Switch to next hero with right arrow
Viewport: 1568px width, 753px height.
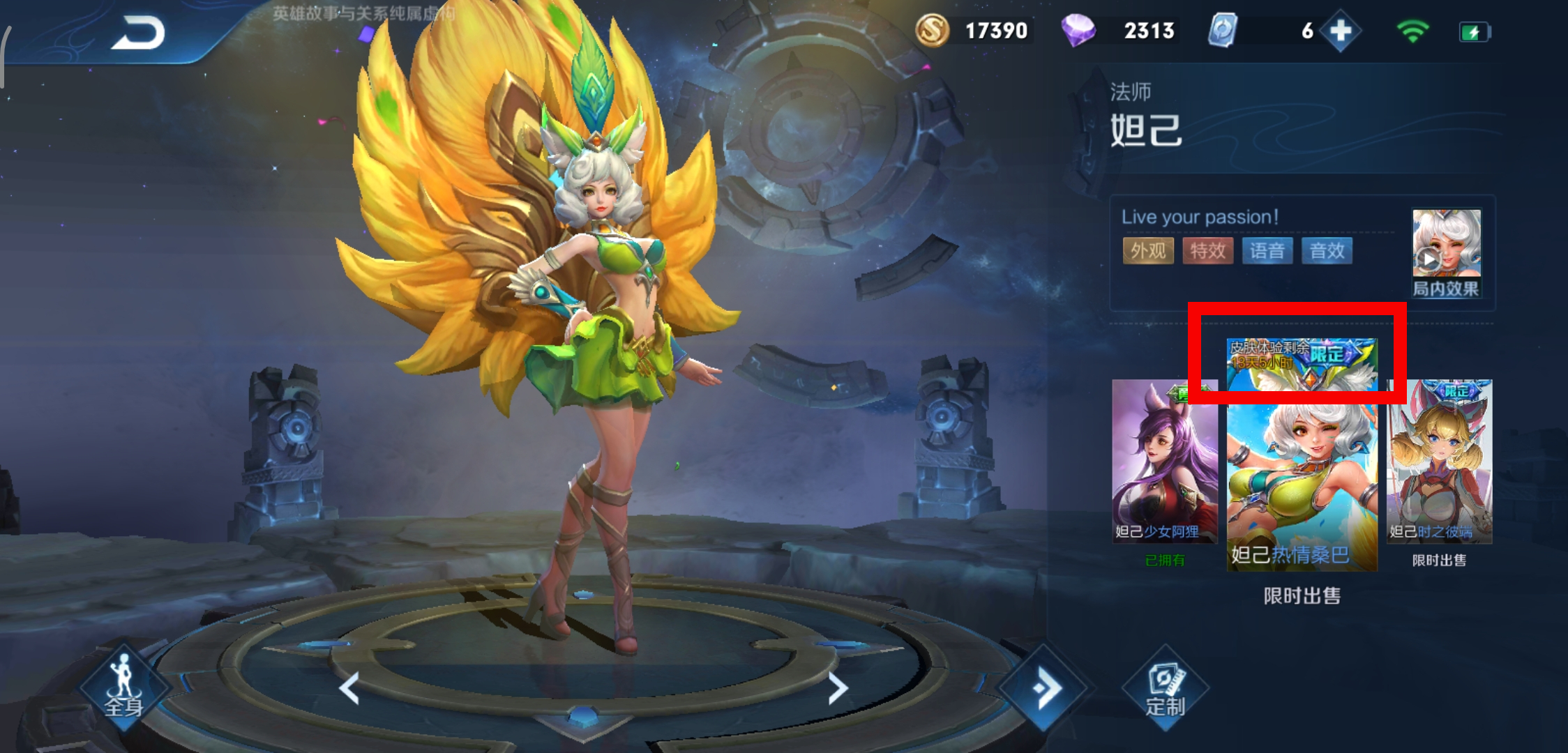(837, 688)
